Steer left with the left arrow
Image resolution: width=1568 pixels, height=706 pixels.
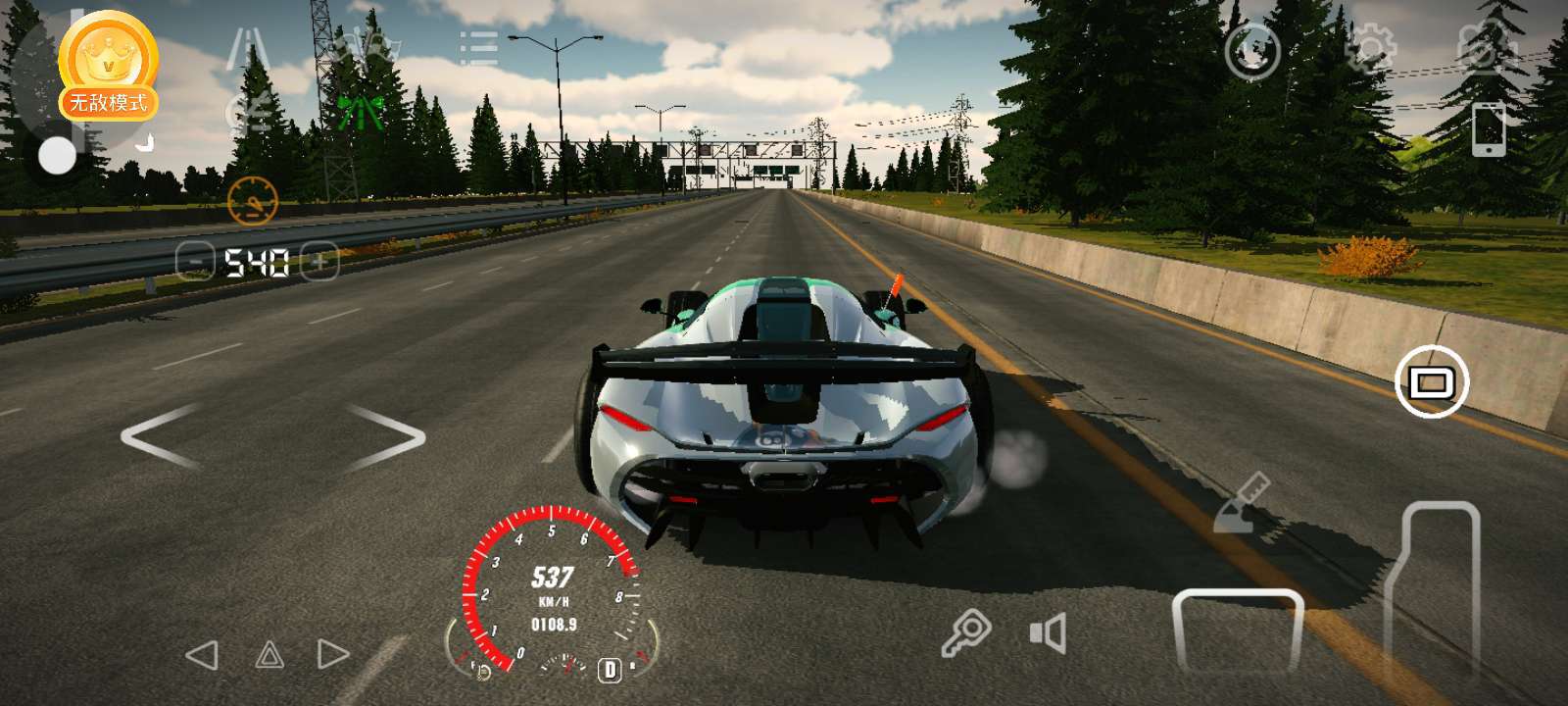160,436
